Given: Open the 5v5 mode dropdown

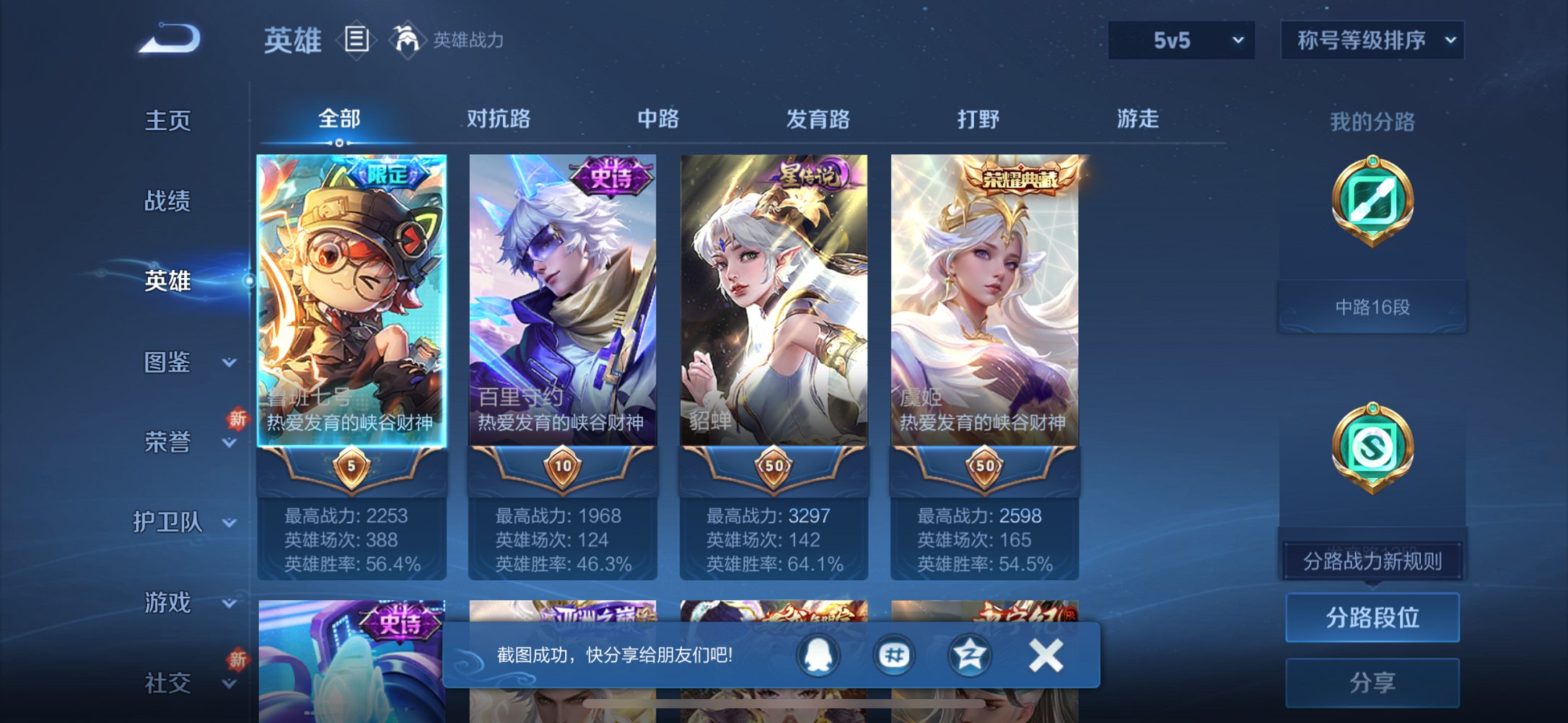Looking at the screenshot, I should click(1181, 40).
